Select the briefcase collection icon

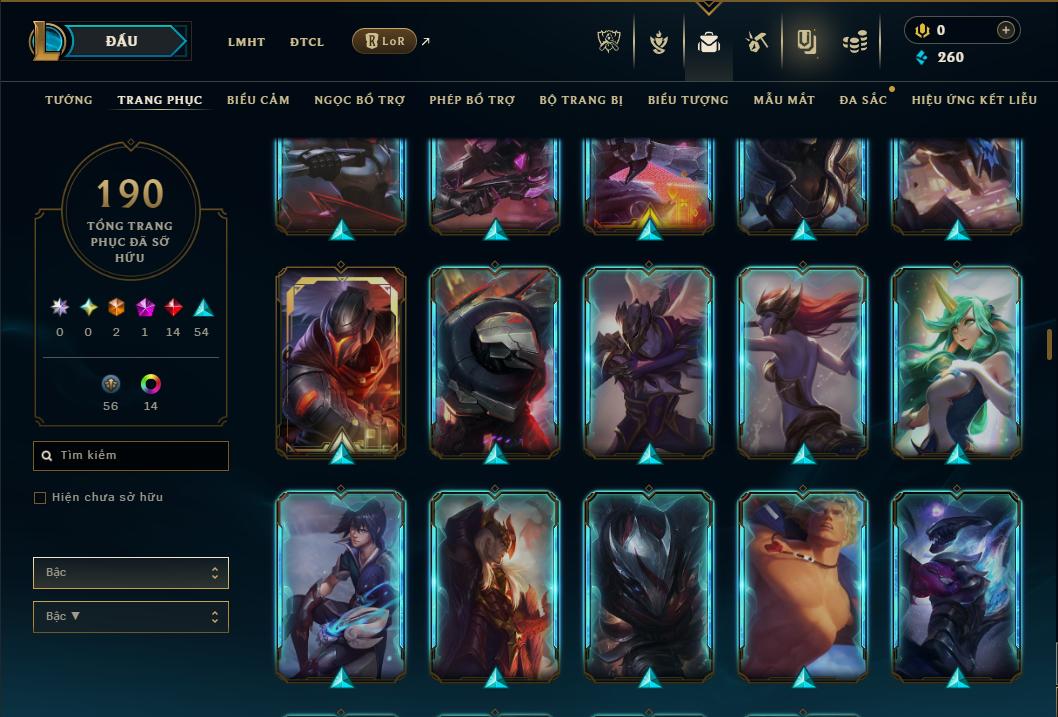click(709, 42)
